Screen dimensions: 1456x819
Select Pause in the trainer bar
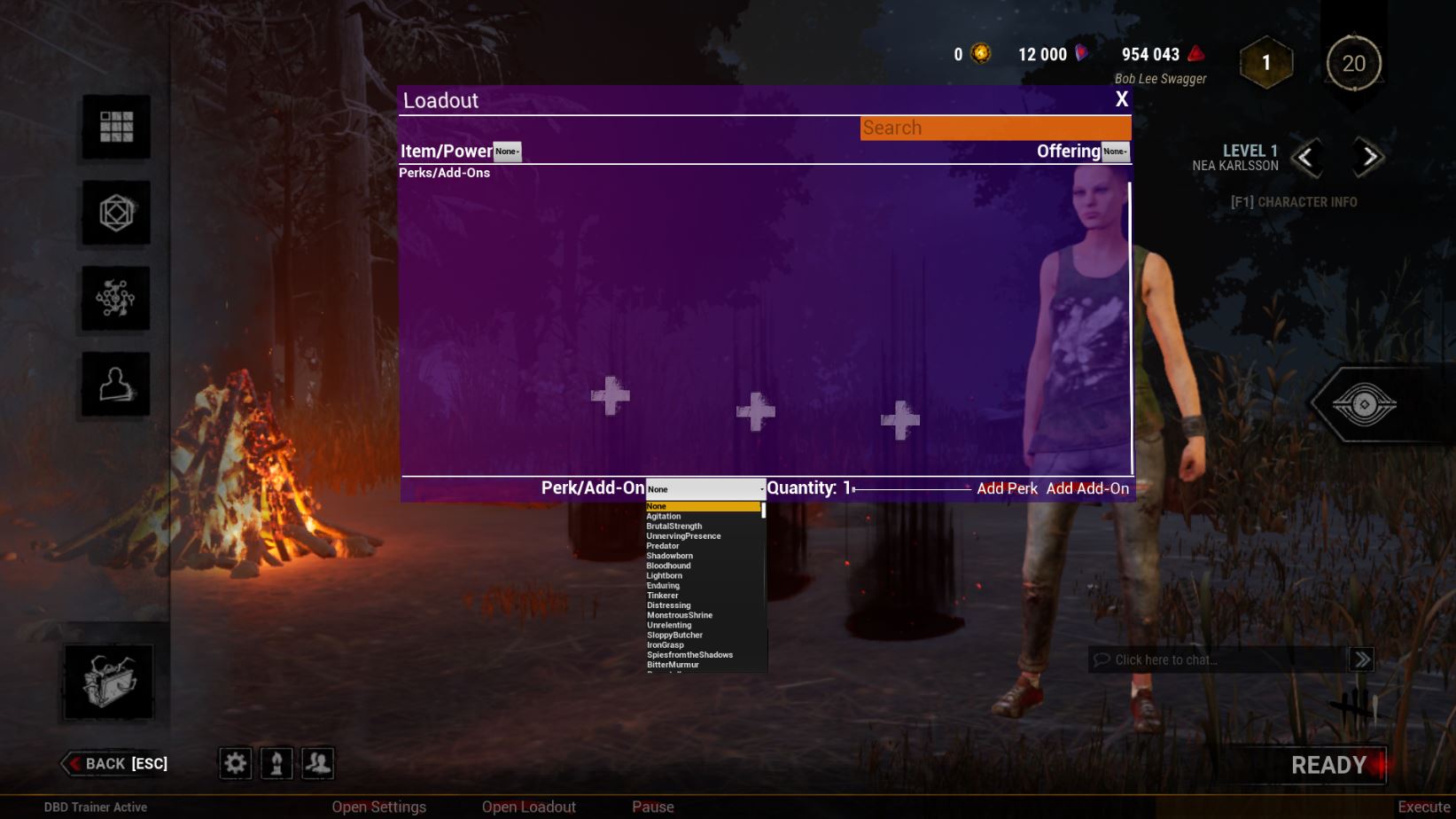[653, 807]
